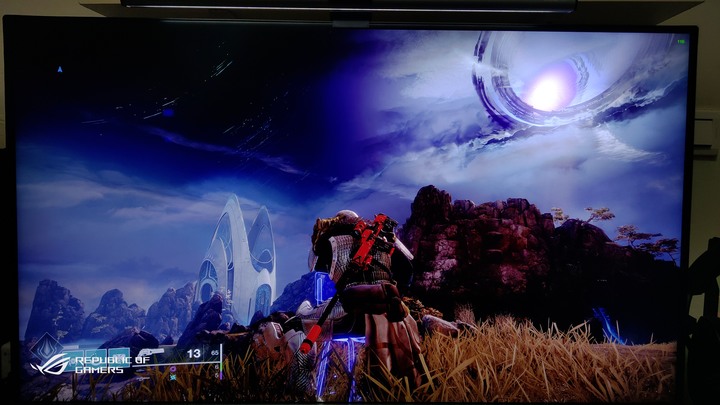This screenshot has width=720, height=405.
Task: Select the purple energy weapon ammo icon
Action: (174, 368)
